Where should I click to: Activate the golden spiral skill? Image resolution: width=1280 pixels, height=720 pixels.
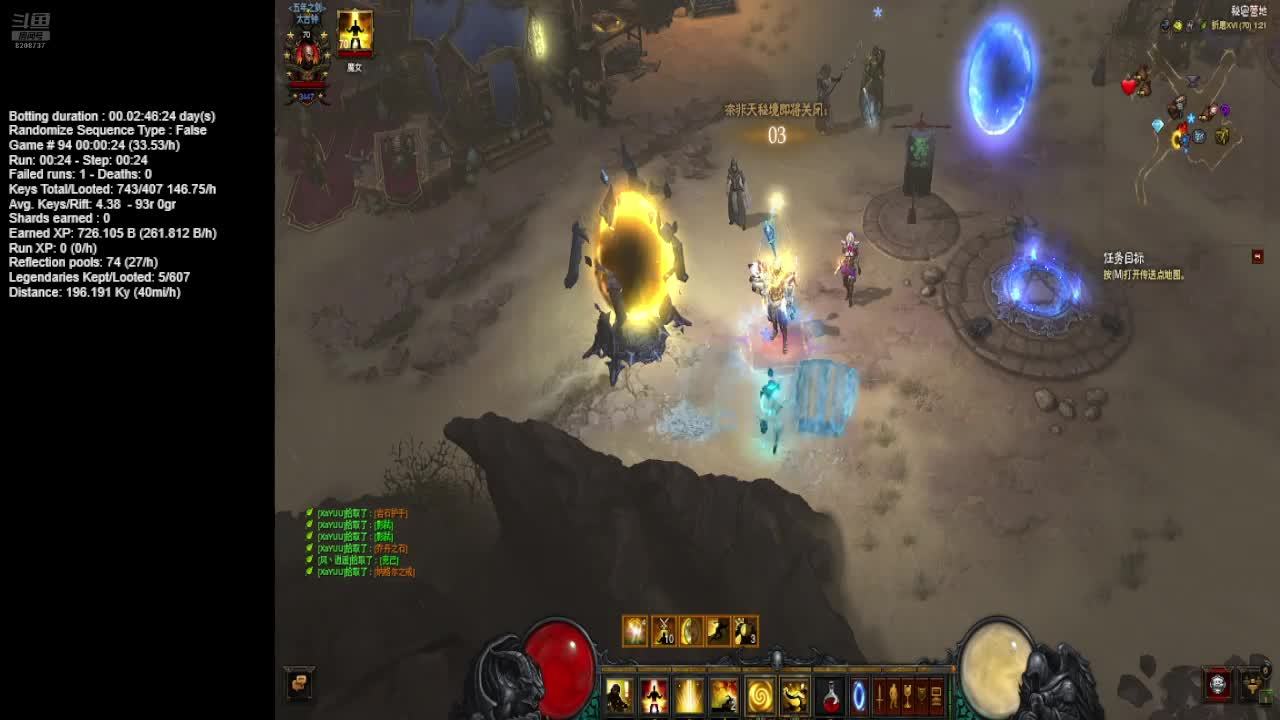[759, 695]
